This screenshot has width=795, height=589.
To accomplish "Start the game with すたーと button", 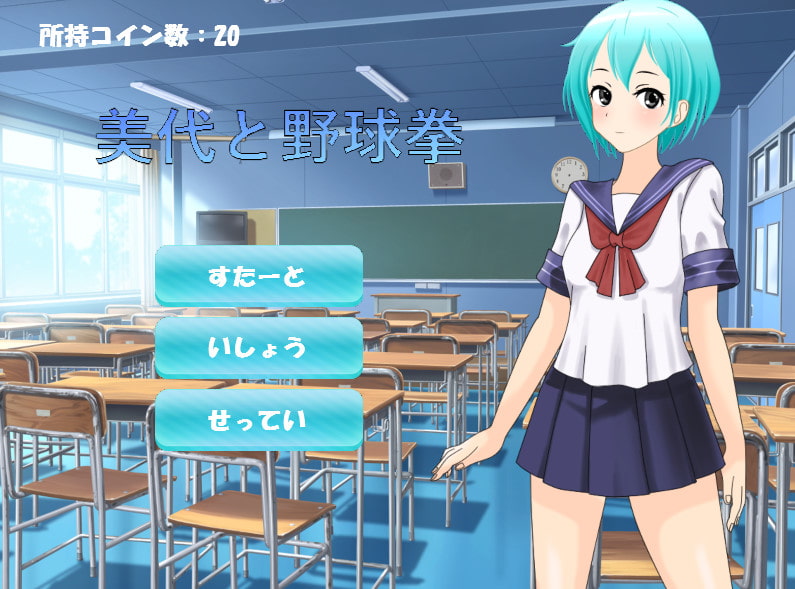I will (x=258, y=276).
